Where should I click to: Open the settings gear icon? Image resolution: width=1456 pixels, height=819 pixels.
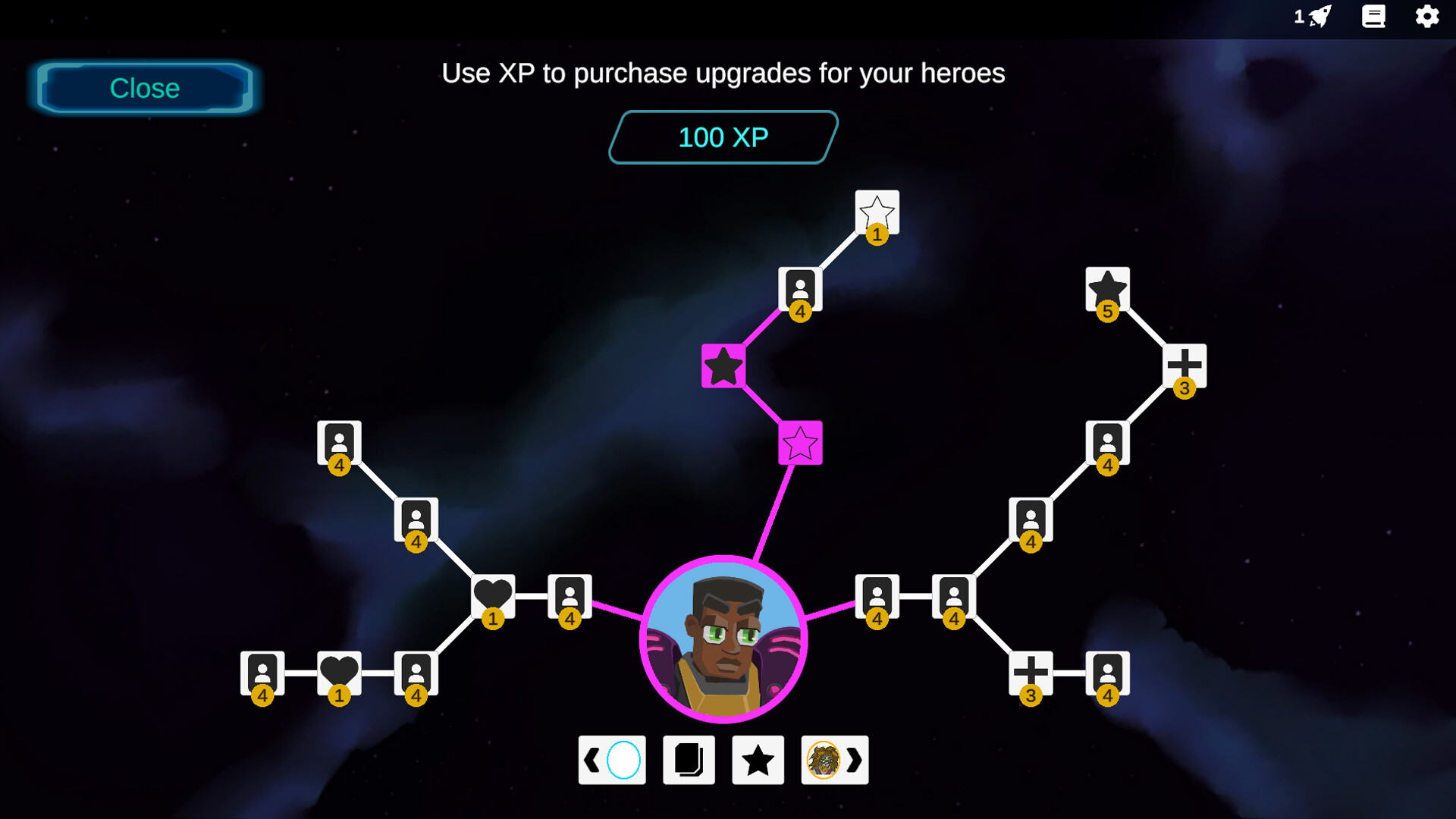click(1429, 17)
